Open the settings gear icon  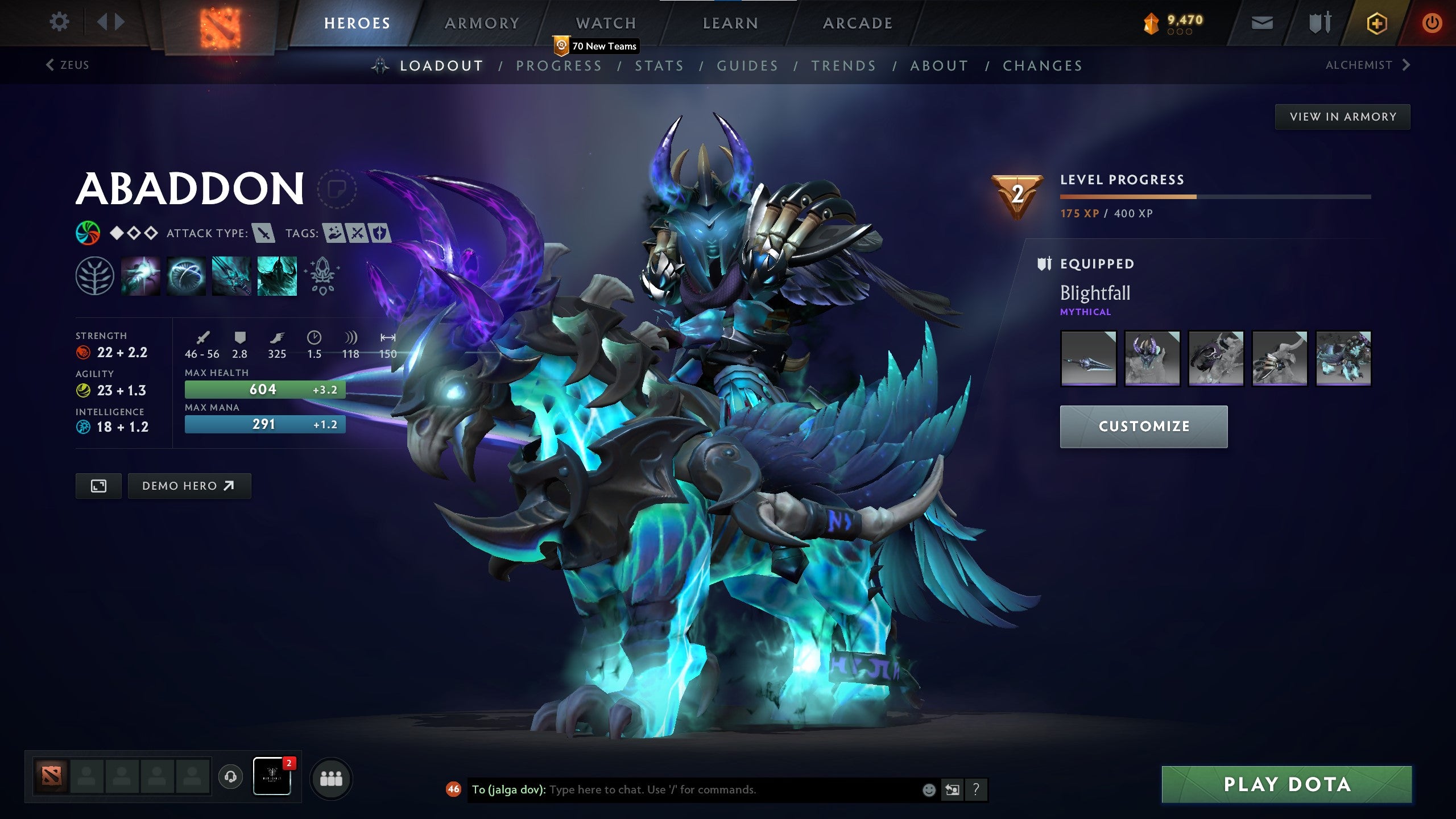coord(59,22)
